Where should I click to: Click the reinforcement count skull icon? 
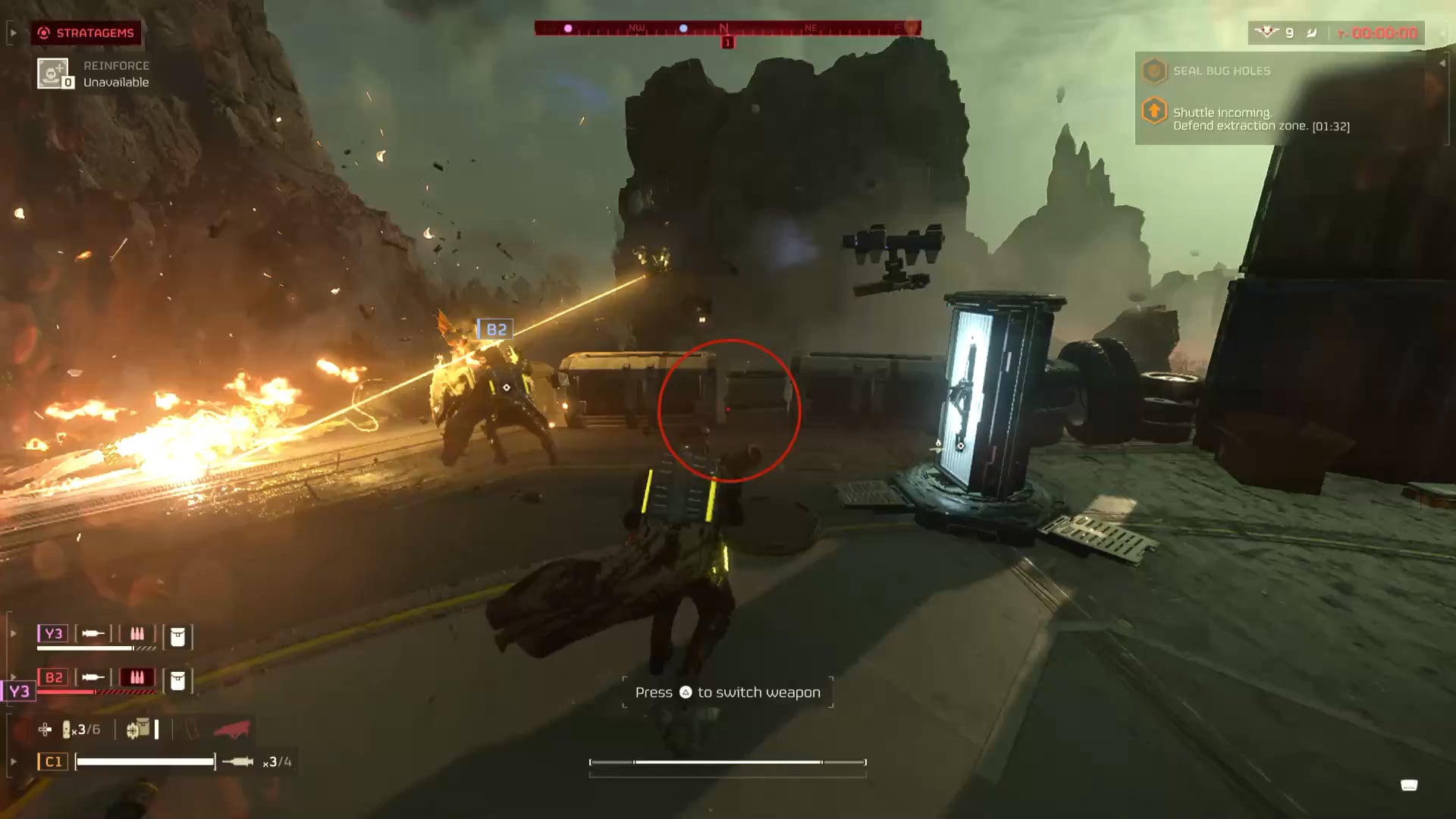tap(1266, 33)
